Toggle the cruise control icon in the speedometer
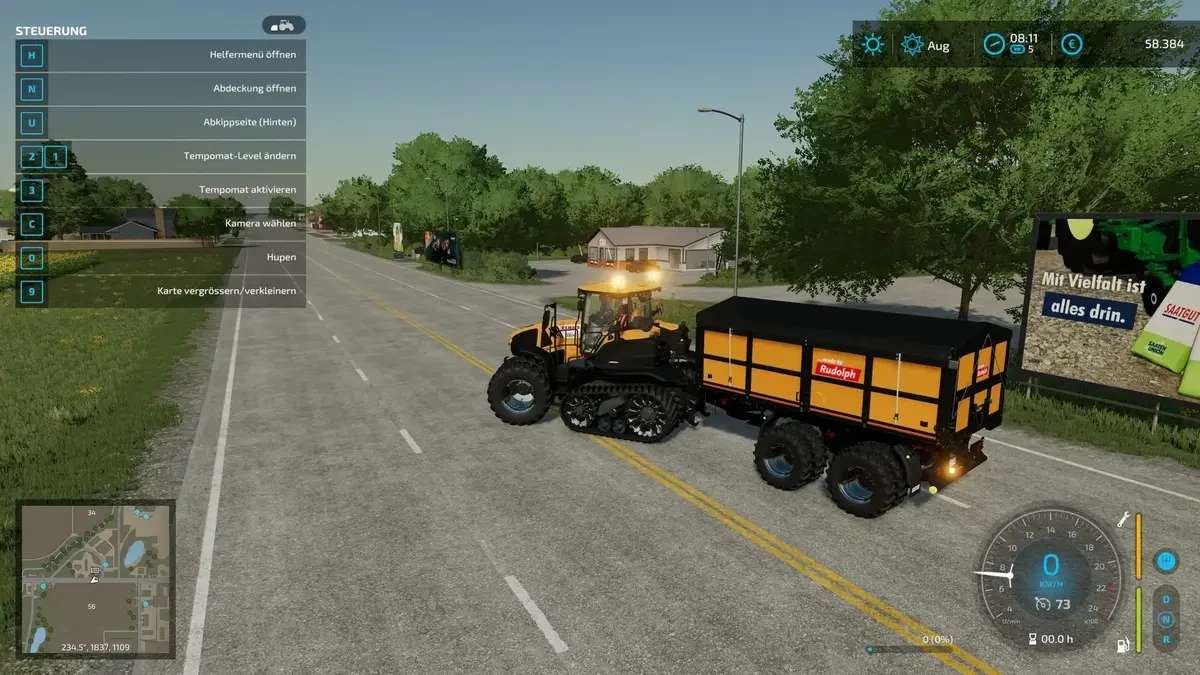This screenshot has height=675, width=1200. point(1042,603)
